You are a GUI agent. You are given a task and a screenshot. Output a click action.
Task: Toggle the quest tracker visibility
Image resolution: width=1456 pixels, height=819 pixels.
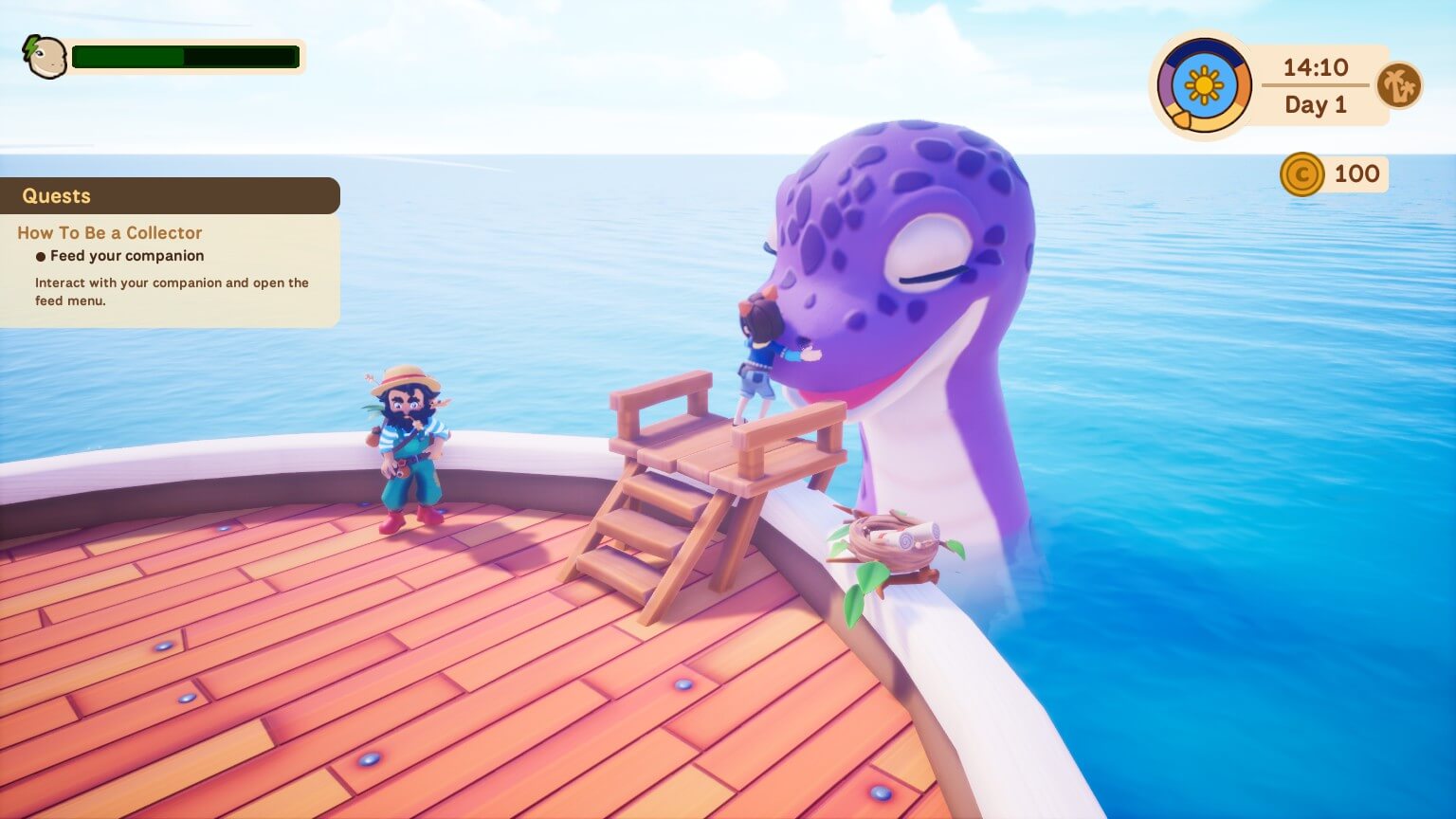pos(57,196)
